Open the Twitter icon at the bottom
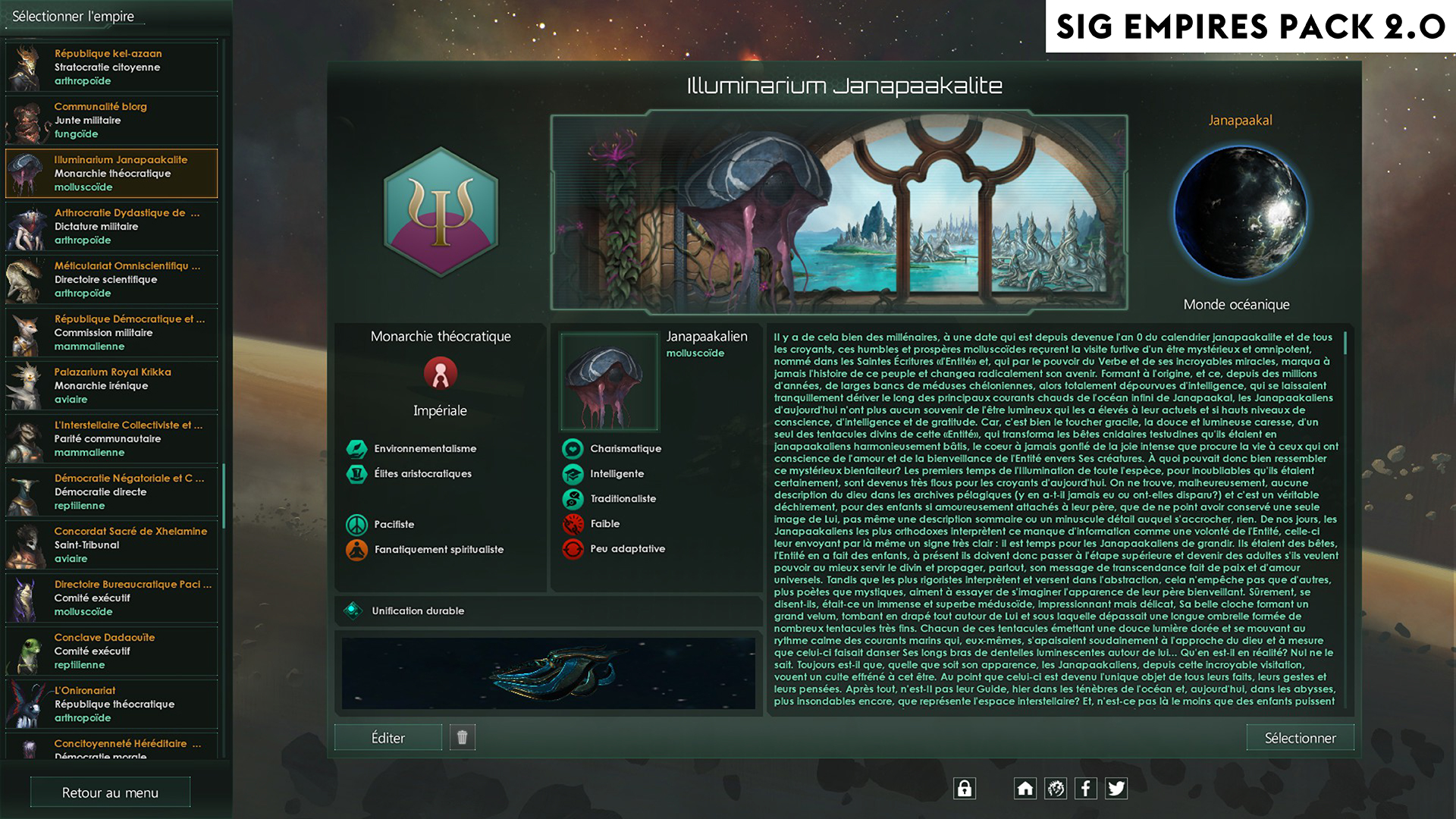This screenshot has width=1456, height=819. click(1115, 789)
